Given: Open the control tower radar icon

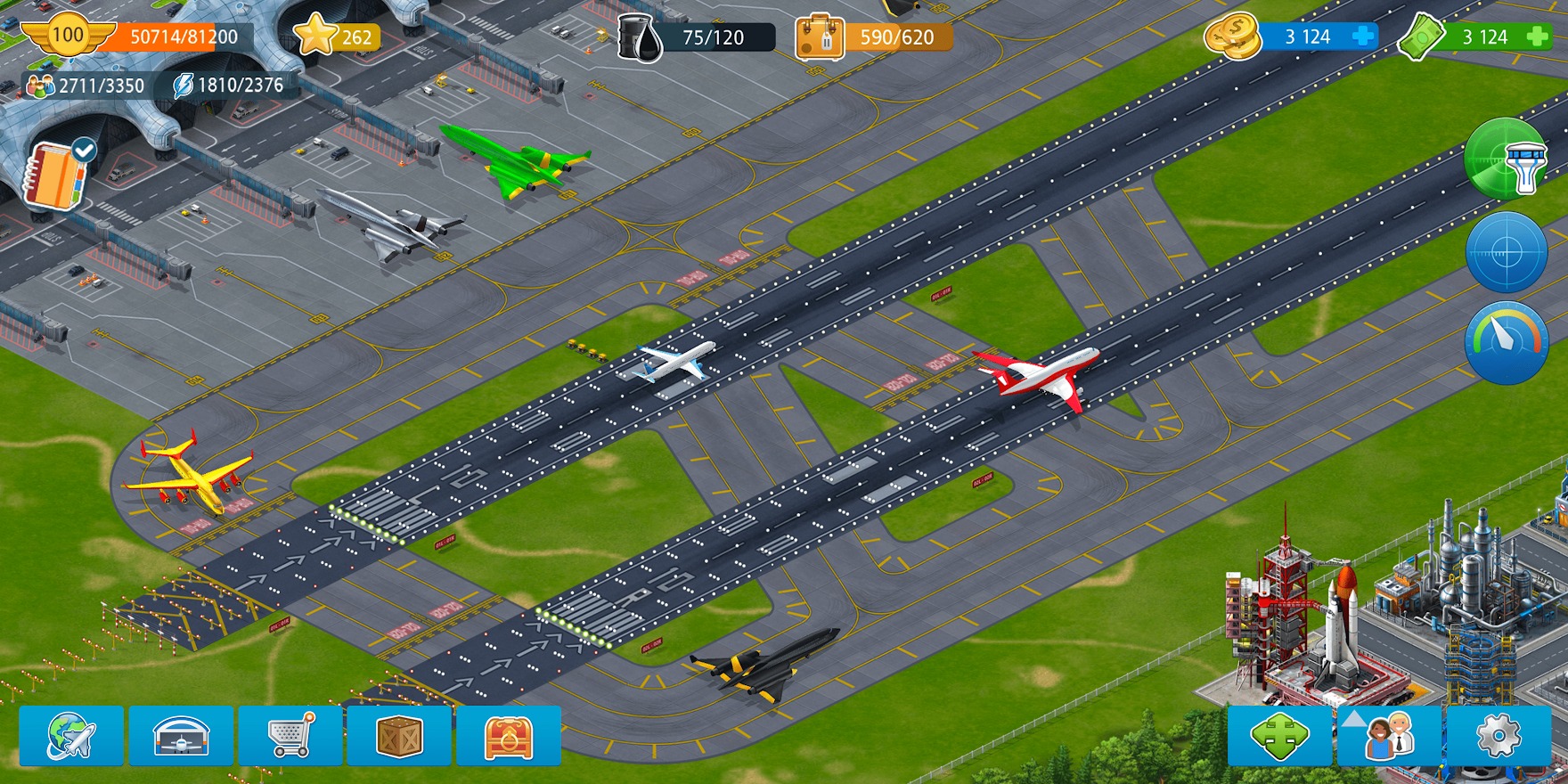Looking at the screenshot, I should coord(1507,159).
